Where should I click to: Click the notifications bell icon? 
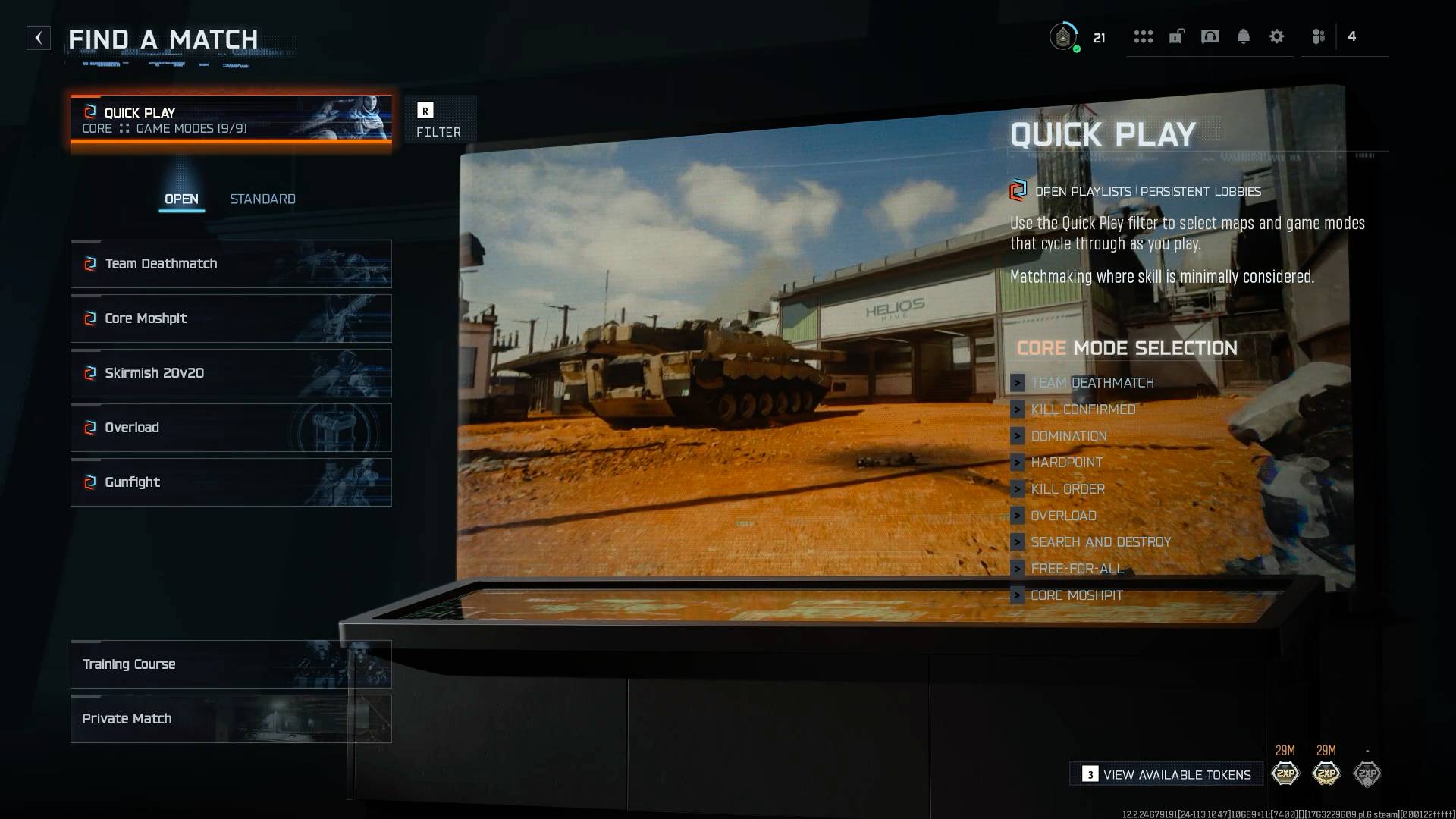click(1244, 36)
